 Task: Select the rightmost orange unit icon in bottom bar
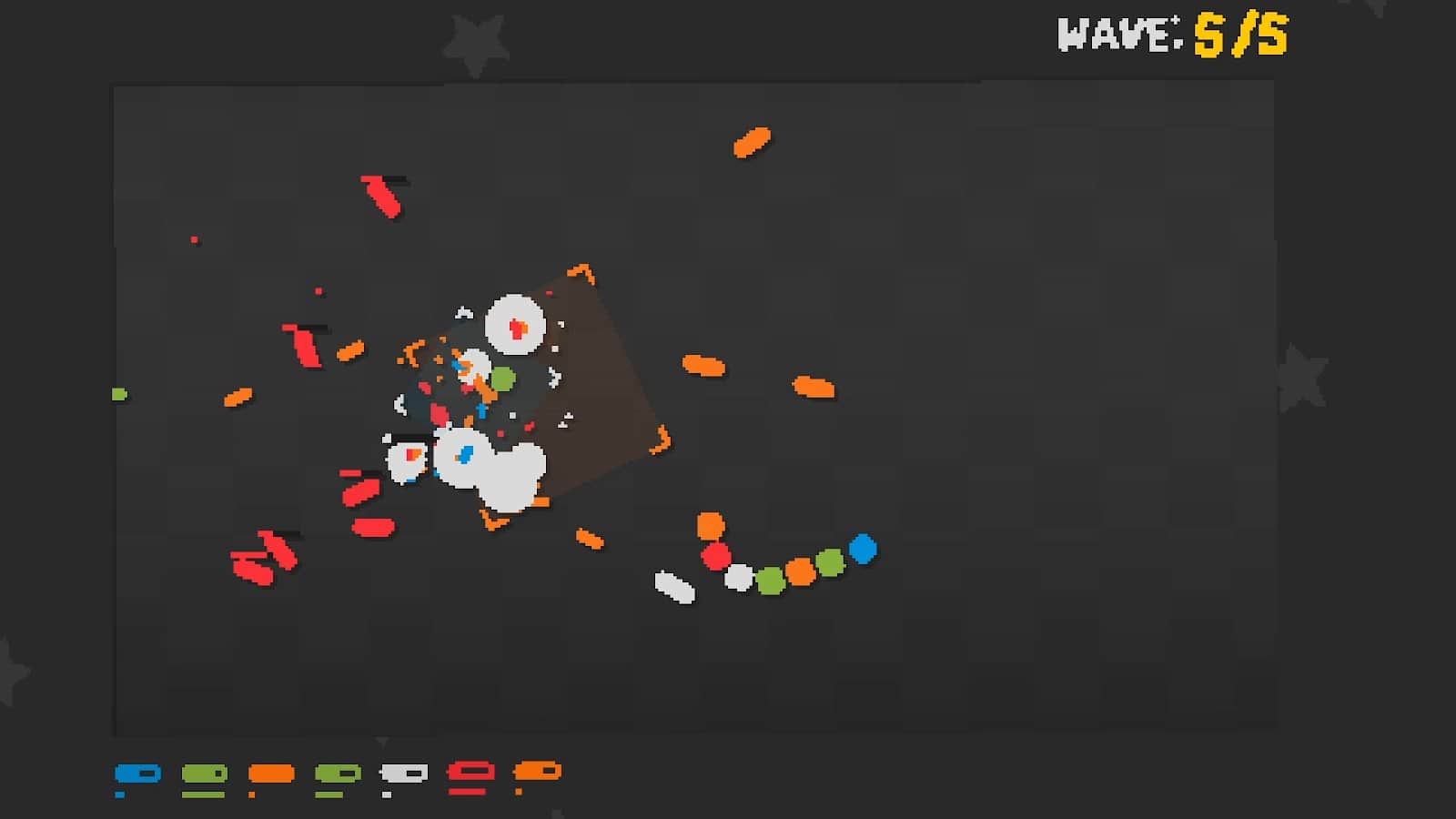[539, 774]
